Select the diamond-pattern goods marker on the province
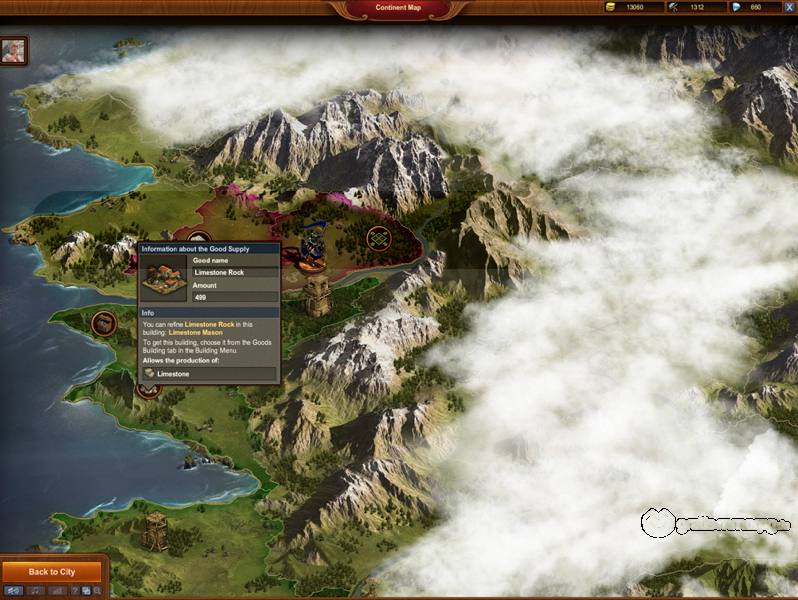798x600 pixels. [378, 238]
